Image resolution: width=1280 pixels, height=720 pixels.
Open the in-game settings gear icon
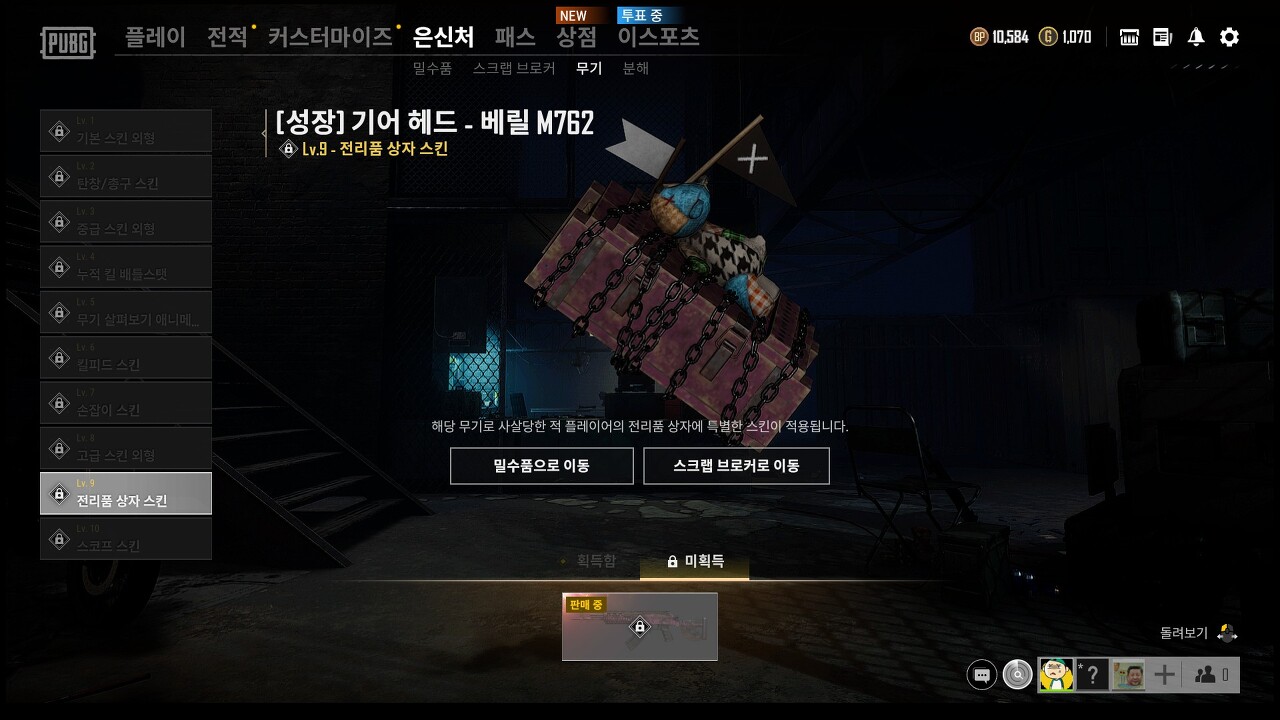coord(1228,36)
